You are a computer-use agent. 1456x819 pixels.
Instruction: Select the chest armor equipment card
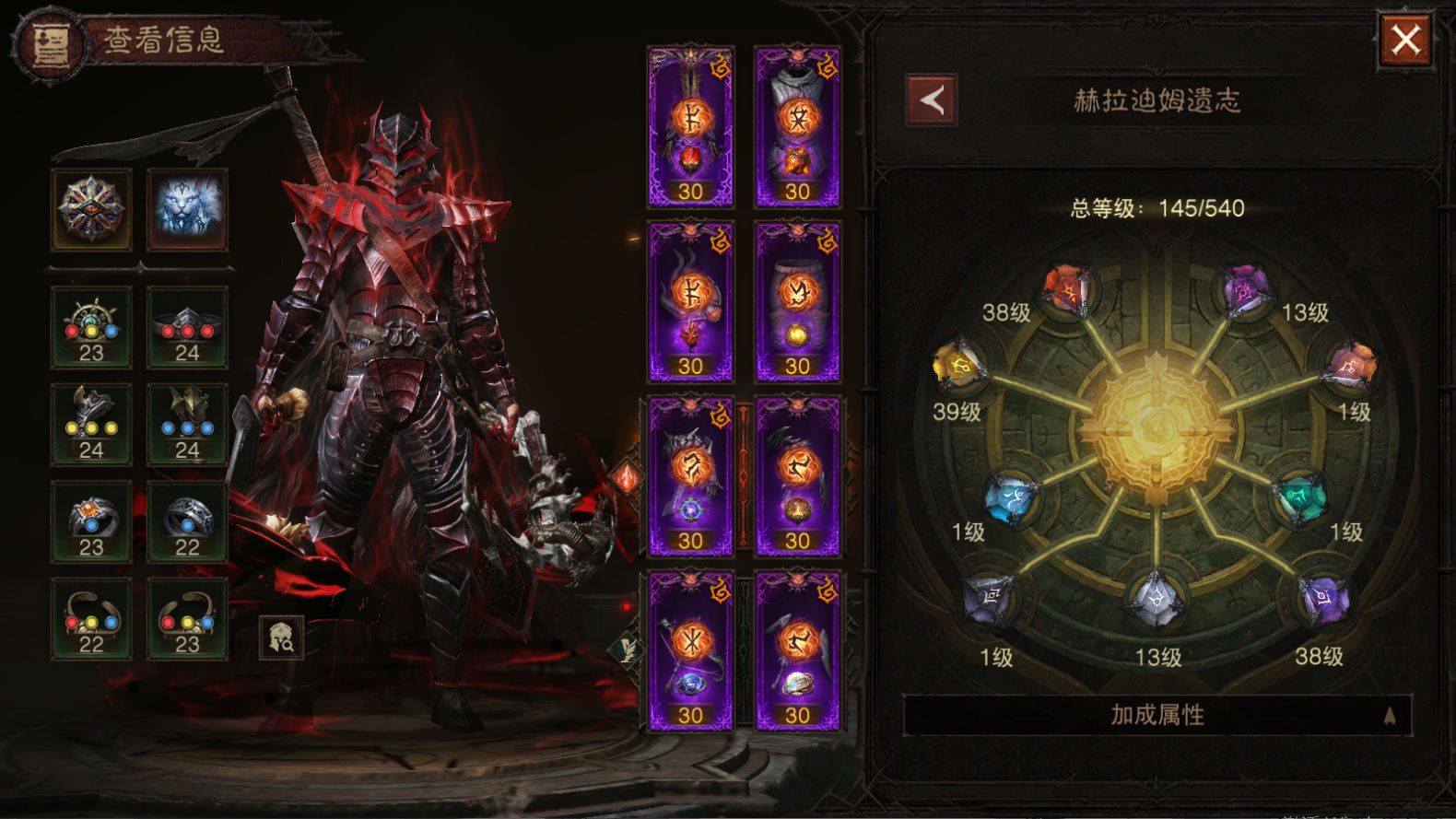[x=797, y=126]
